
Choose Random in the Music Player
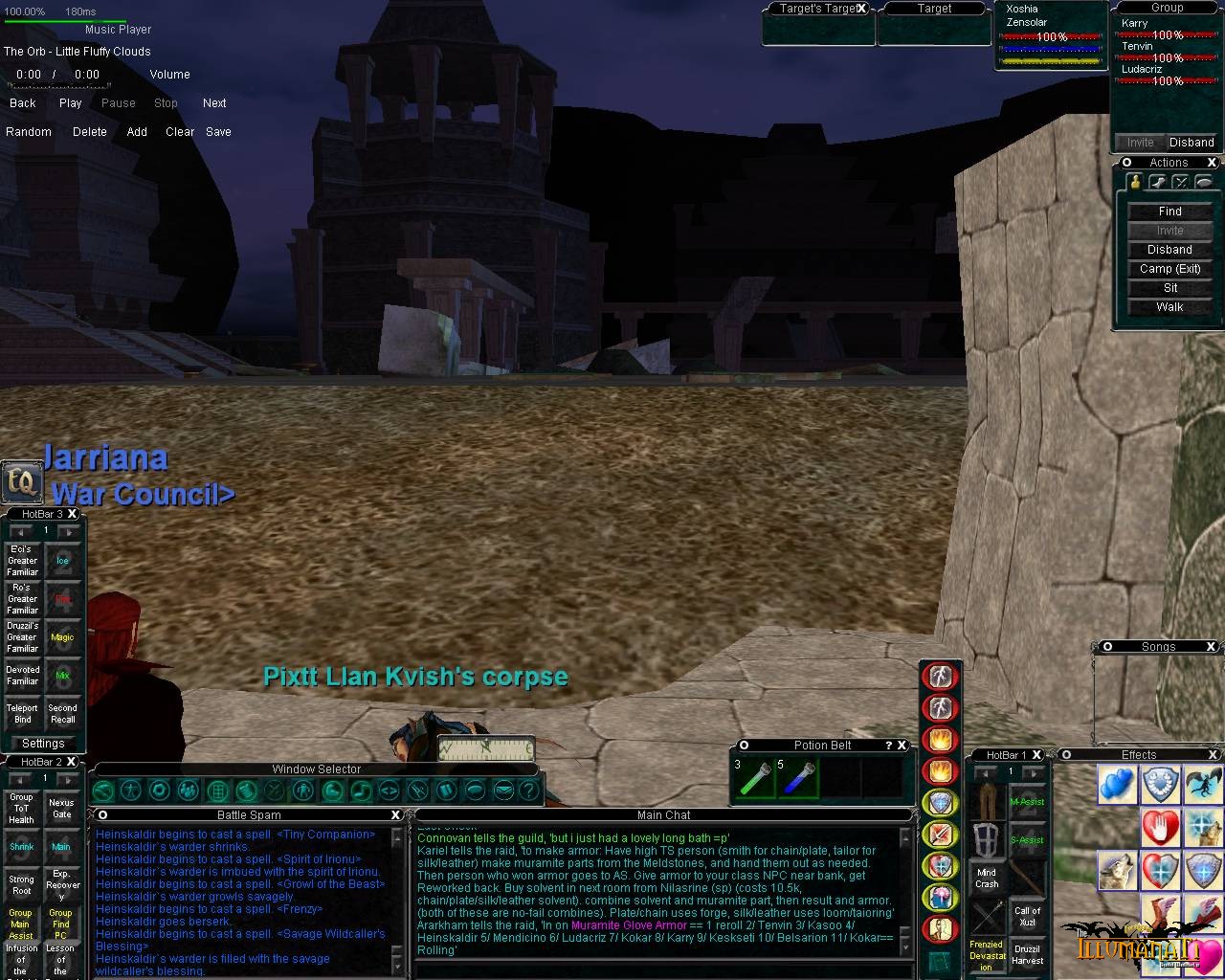[x=29, y=132]
